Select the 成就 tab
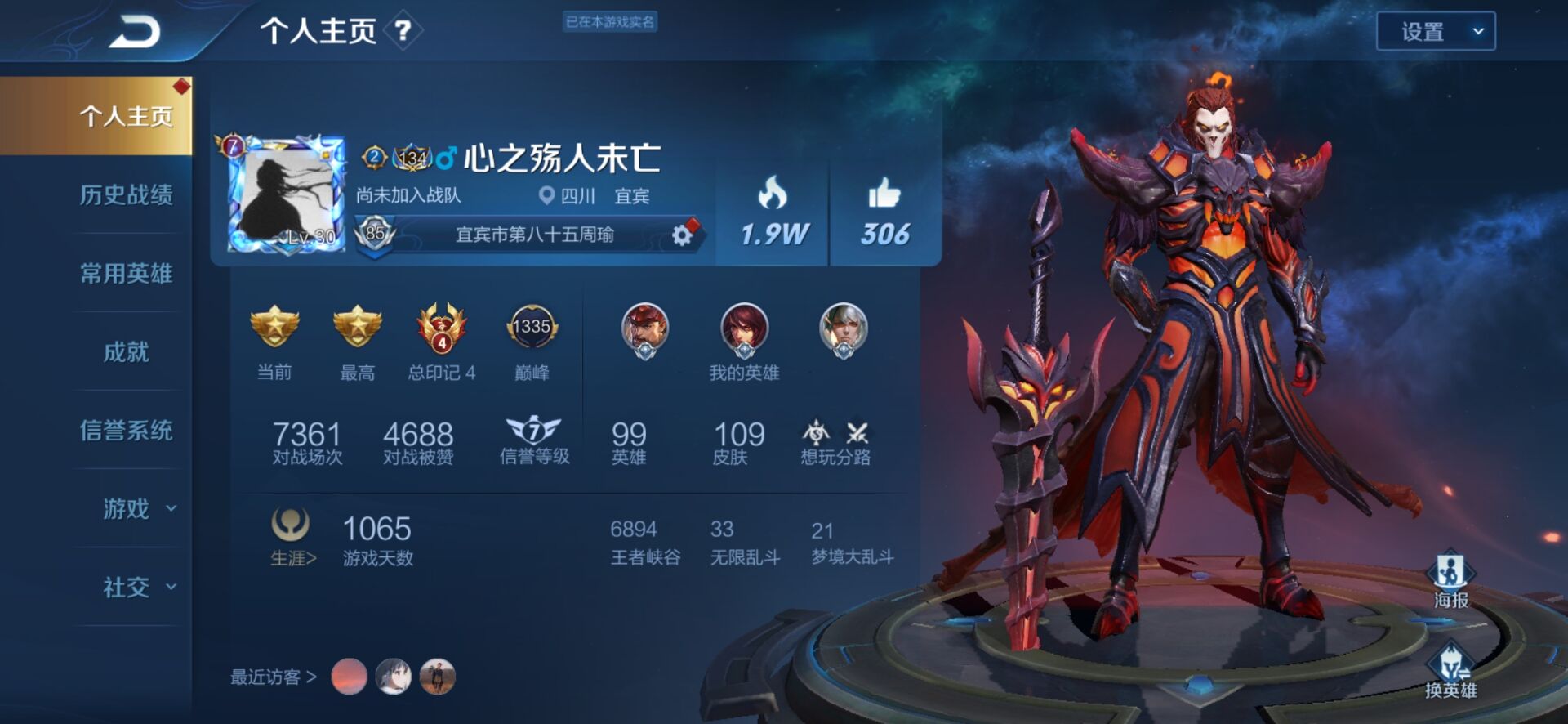The height and width of the screenshot is (724, 1568). click(126, 351)
